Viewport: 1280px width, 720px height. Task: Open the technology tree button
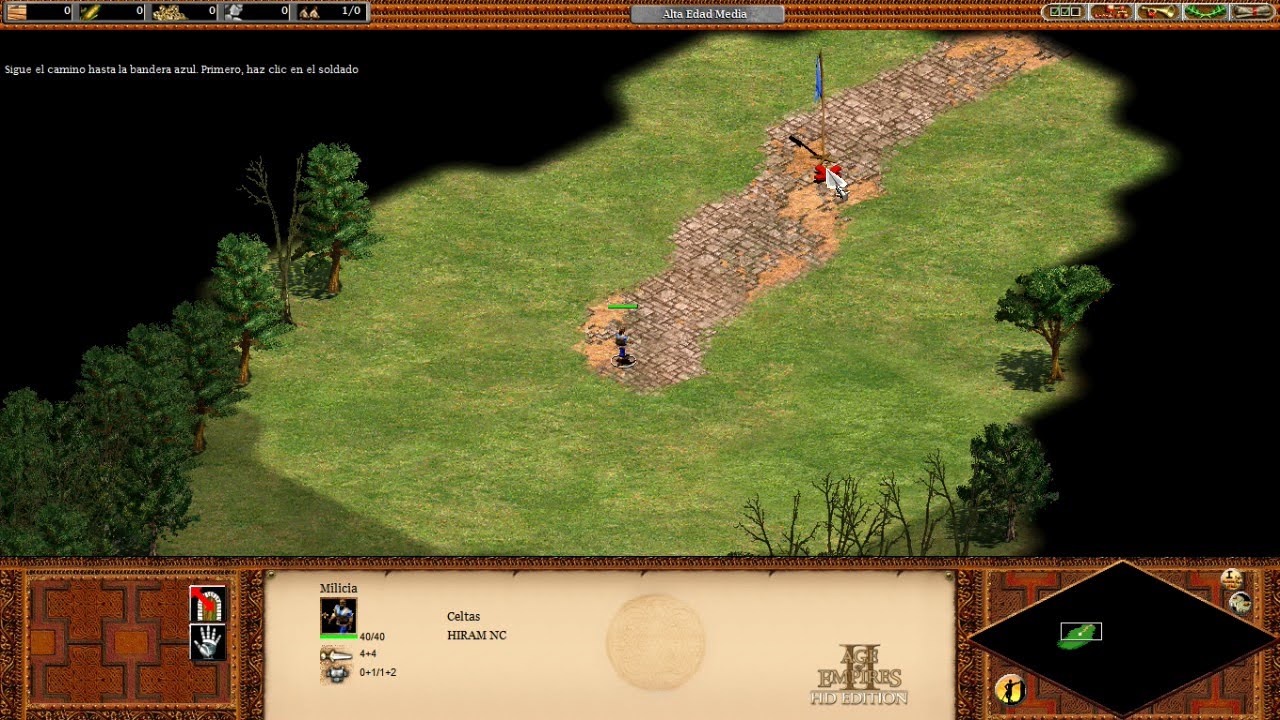pyautogui.click(x=1111, y=12)
